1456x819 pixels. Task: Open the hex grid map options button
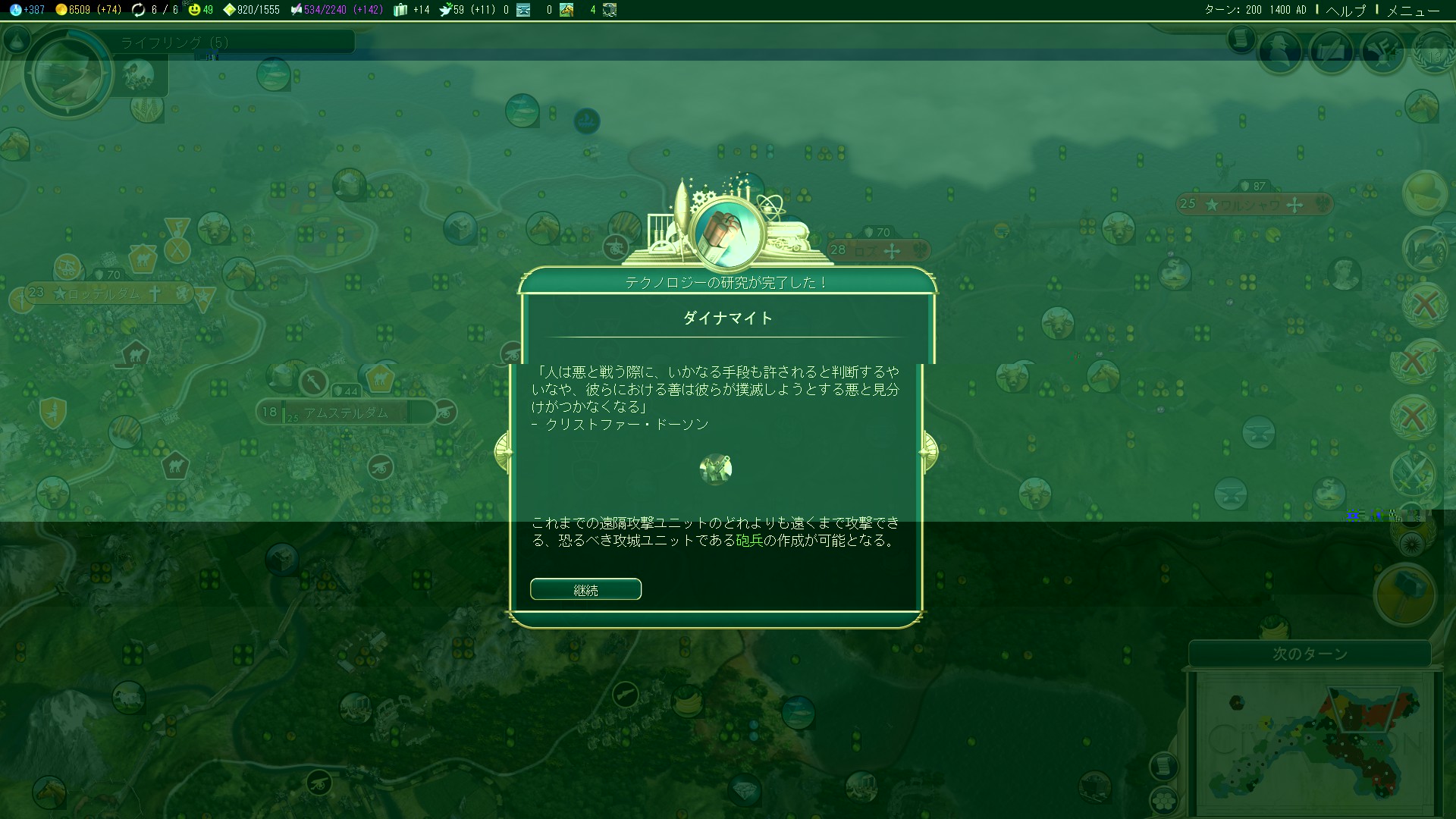[x=1163, y=800]
